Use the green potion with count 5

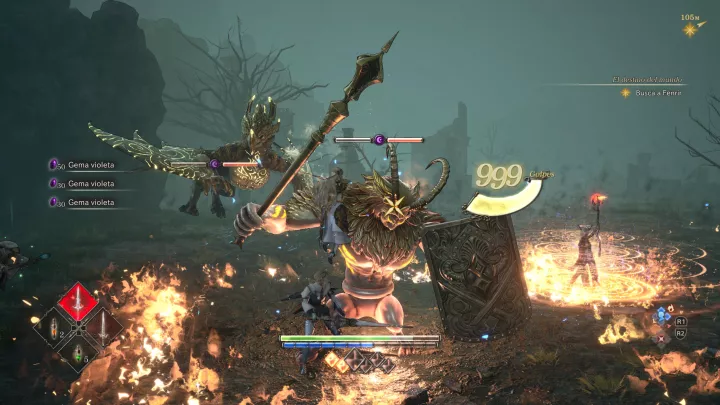tap(77, 350)
